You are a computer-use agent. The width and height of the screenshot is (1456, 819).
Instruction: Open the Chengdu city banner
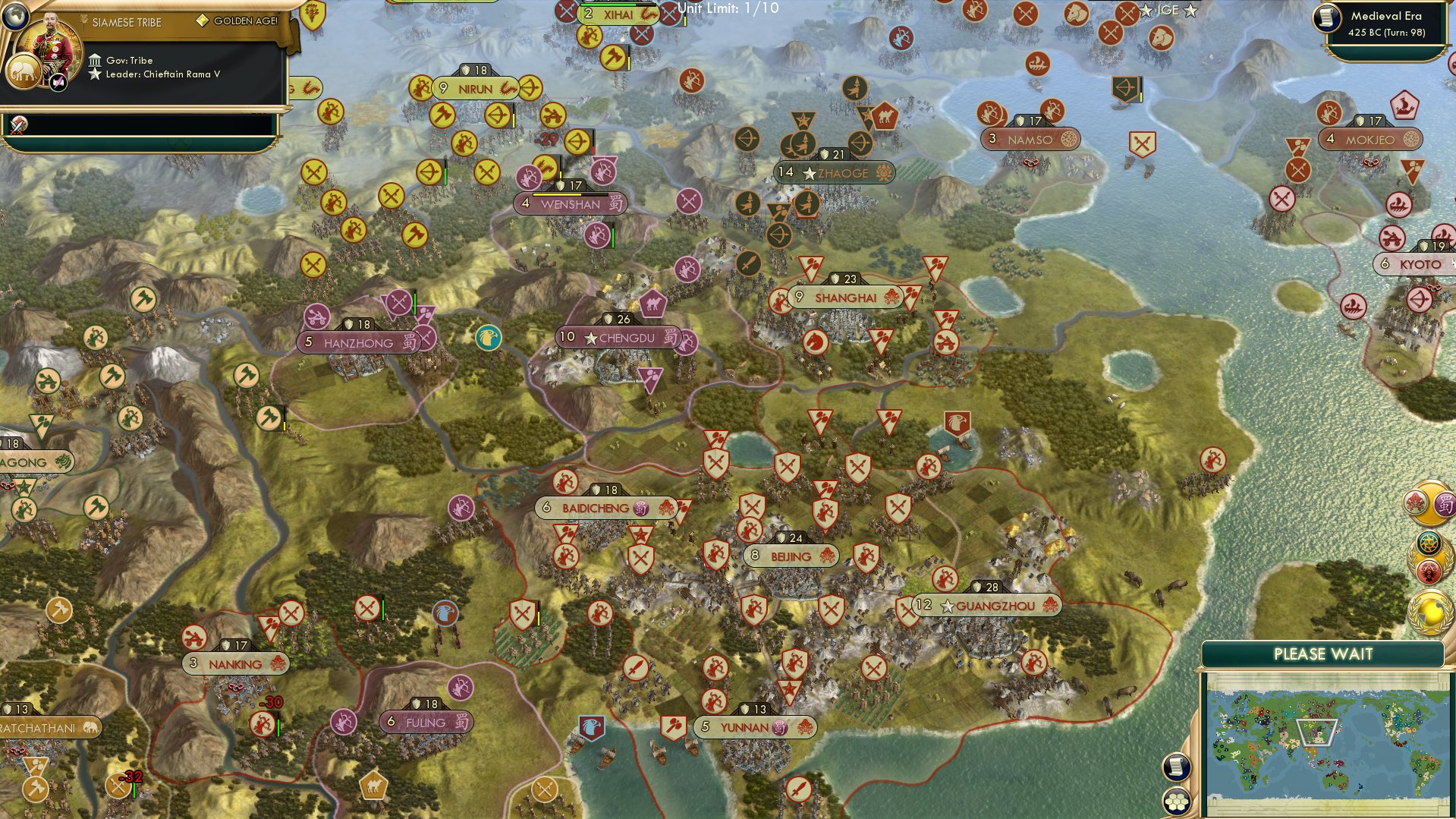pos(619,338)
